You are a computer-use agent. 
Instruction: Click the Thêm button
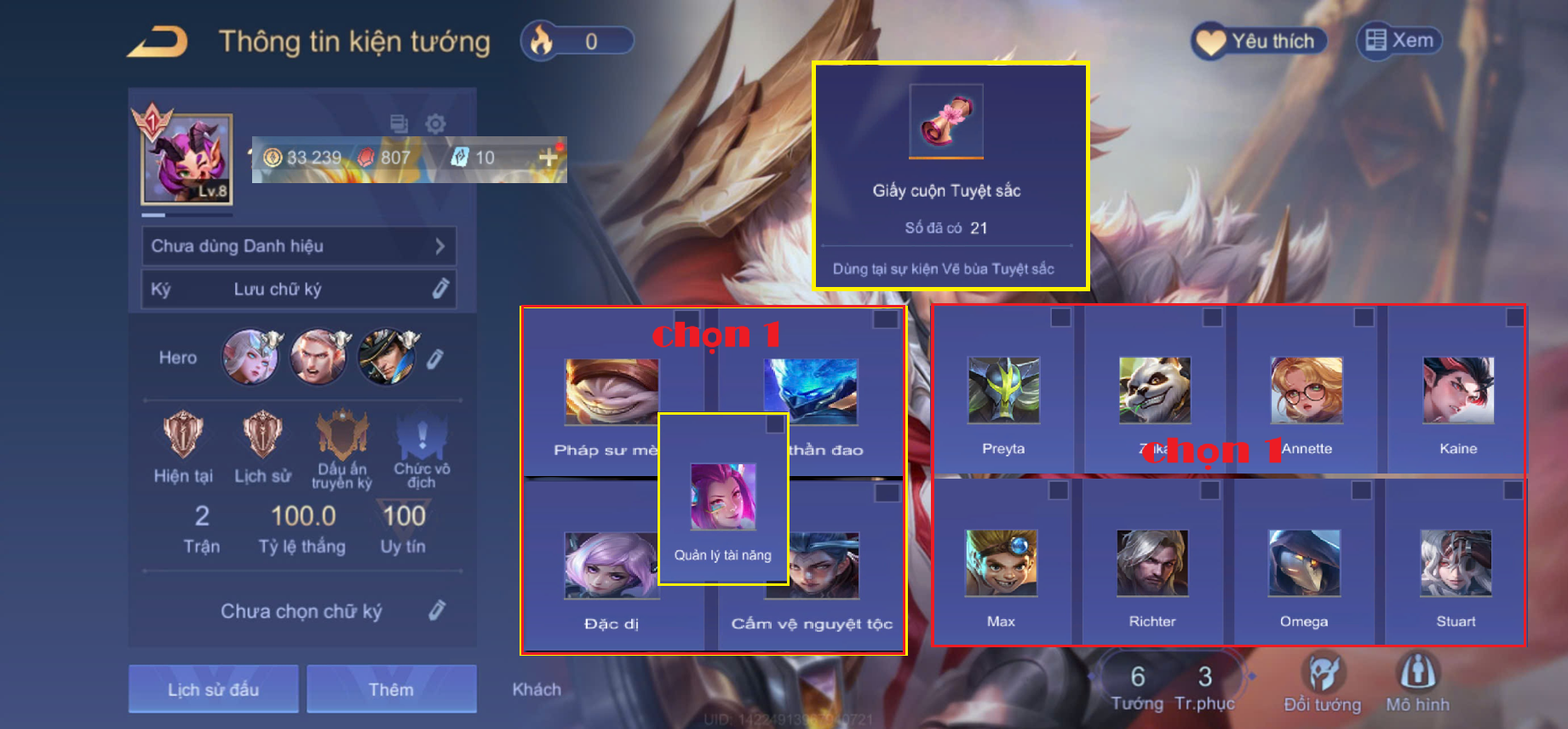coord(391,689)
